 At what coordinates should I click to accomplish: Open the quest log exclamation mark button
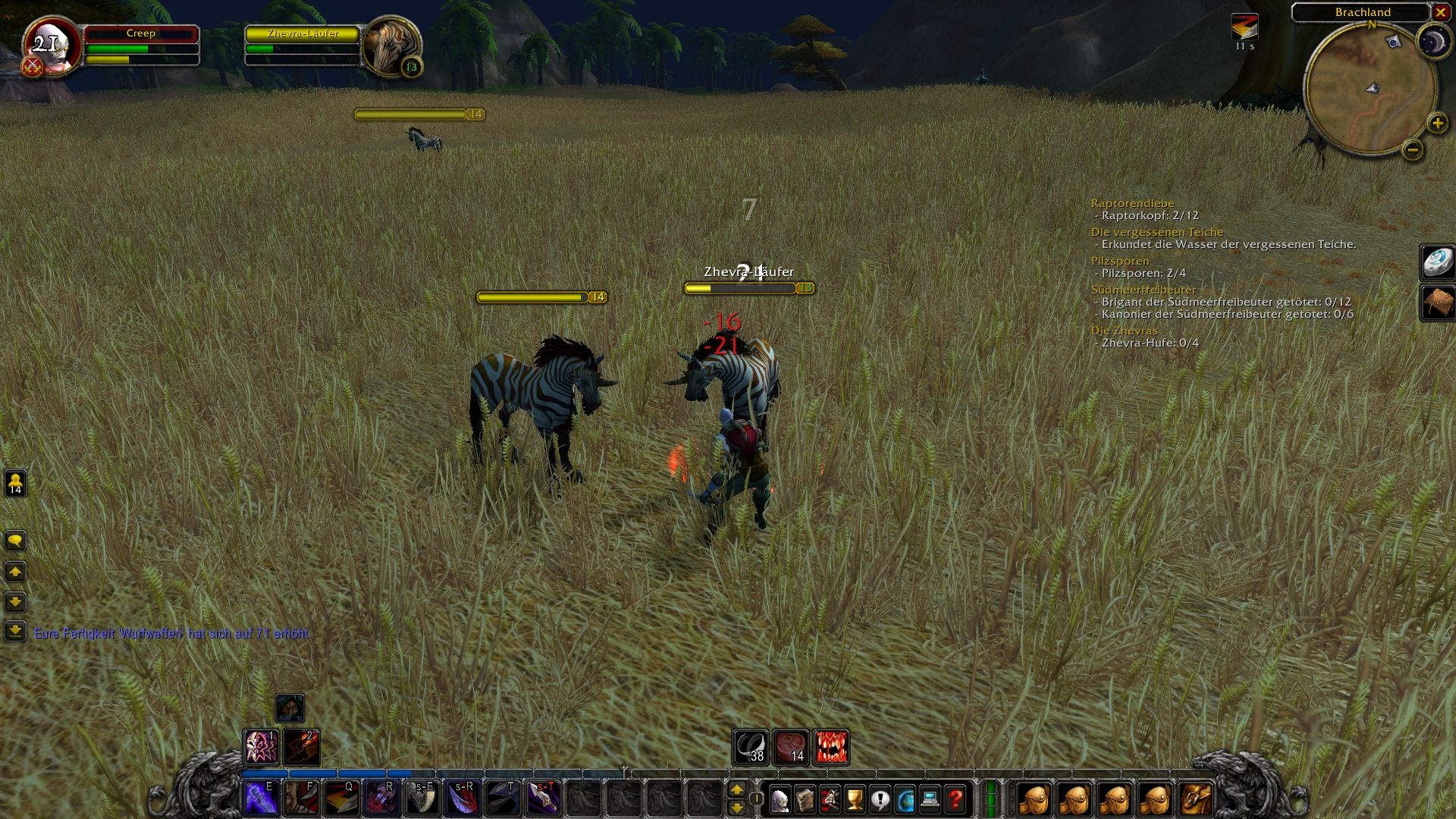pos(880,799)
